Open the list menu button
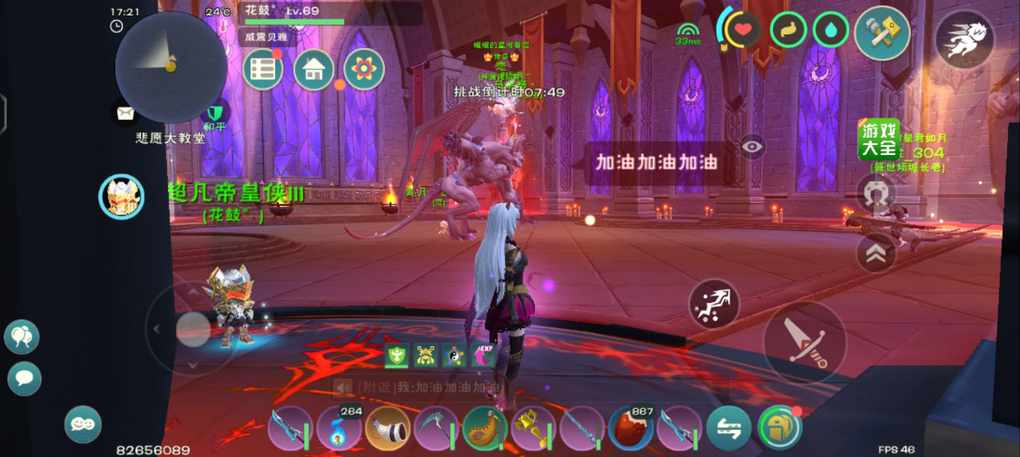The height and width of the screenshot is (457, 1020). (264, 69)
